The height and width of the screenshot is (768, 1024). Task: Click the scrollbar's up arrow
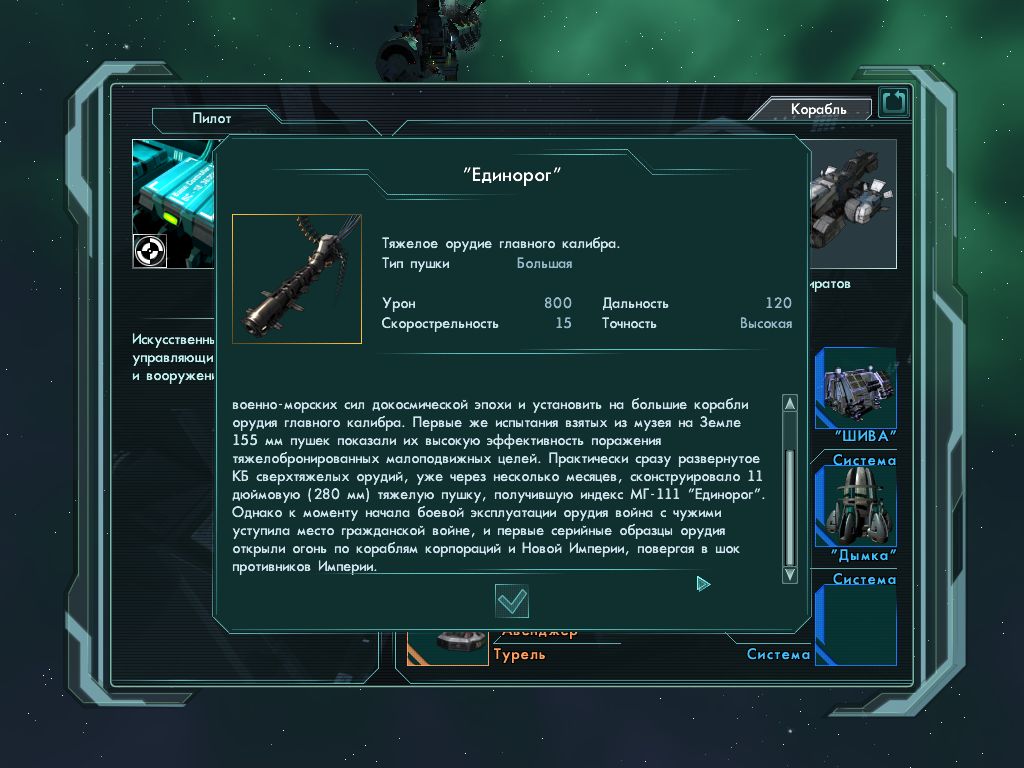coord(789,404)
